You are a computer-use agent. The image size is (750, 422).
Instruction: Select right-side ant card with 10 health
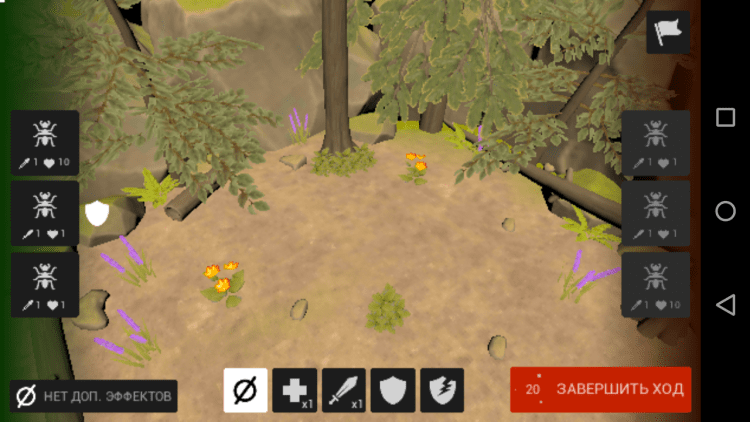[x=655, y=285]
